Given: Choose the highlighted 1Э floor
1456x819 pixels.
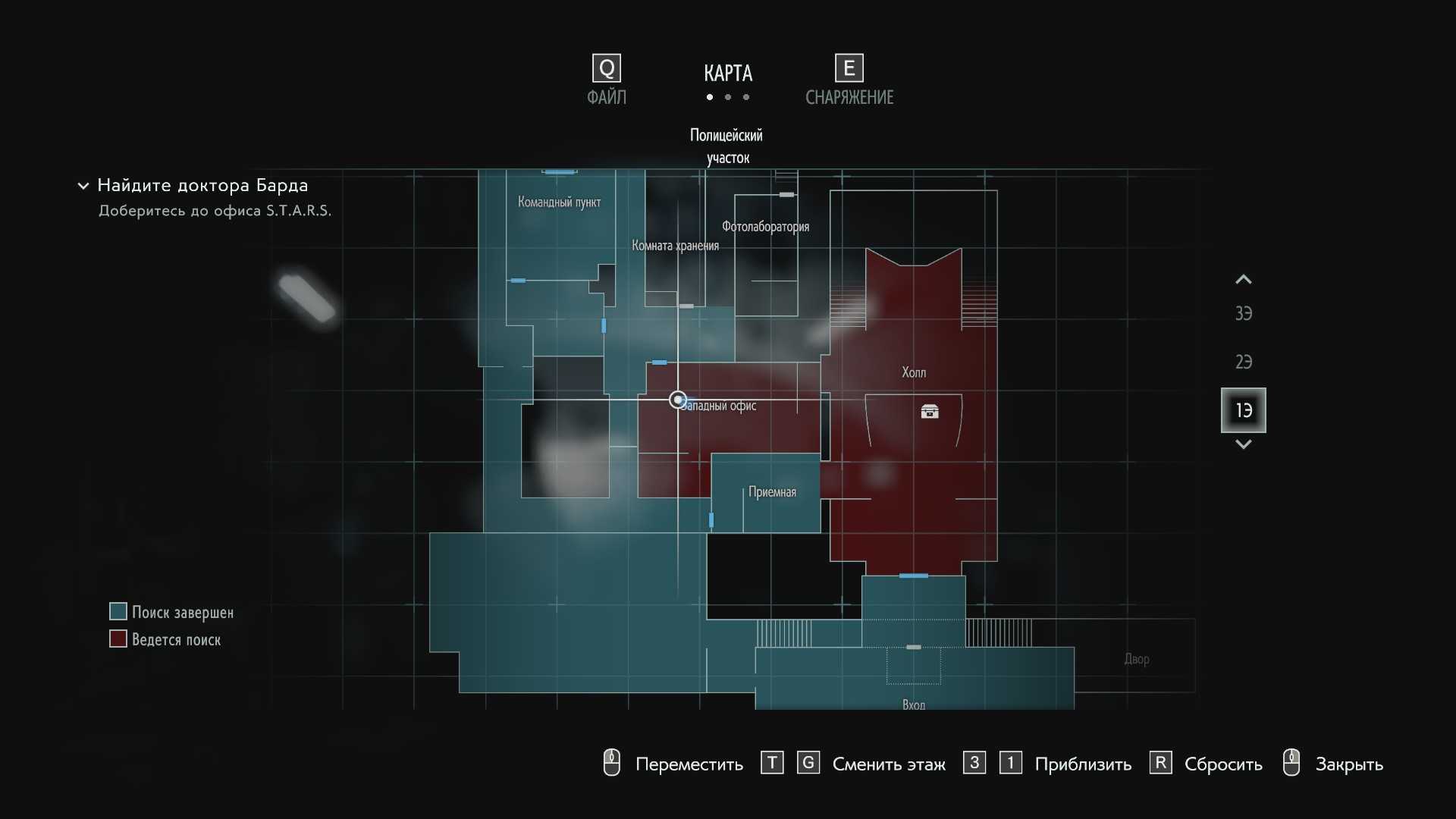Looking at the screenshot, I should pyautogui.click(x=1243, y=410).
